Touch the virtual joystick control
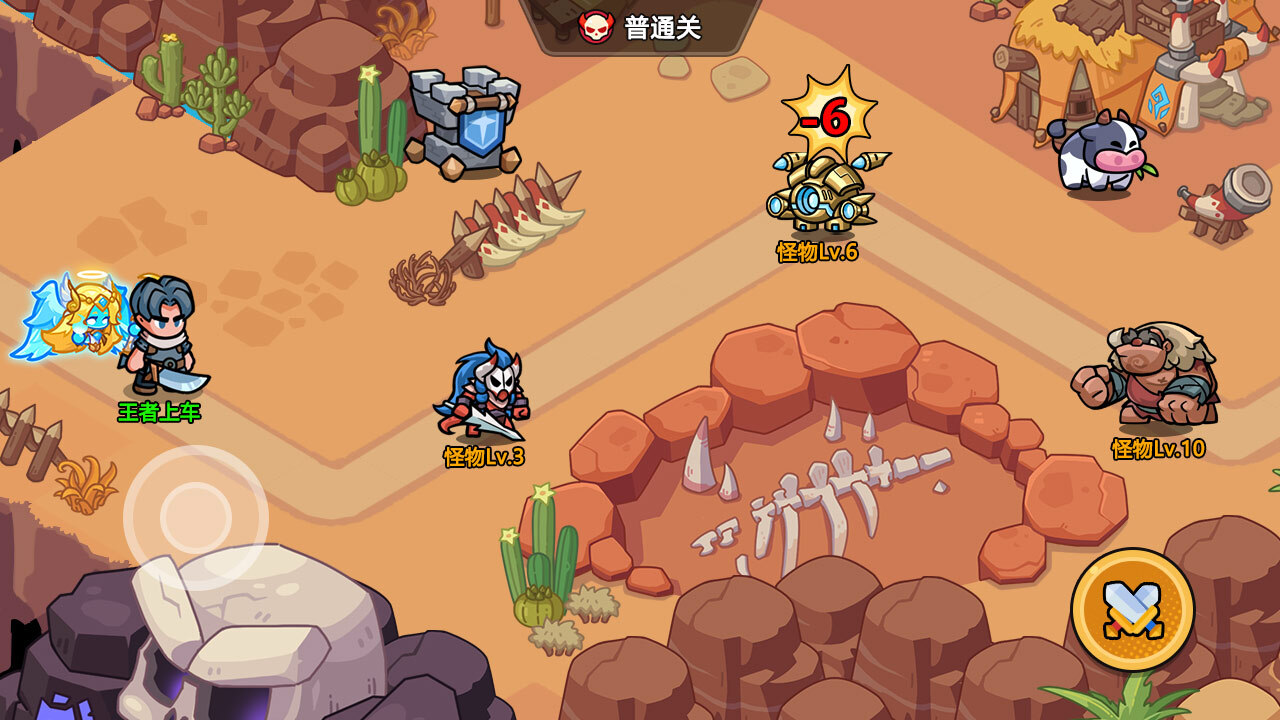The width and height of the screenshot is (1280, 720). [196, 517]
